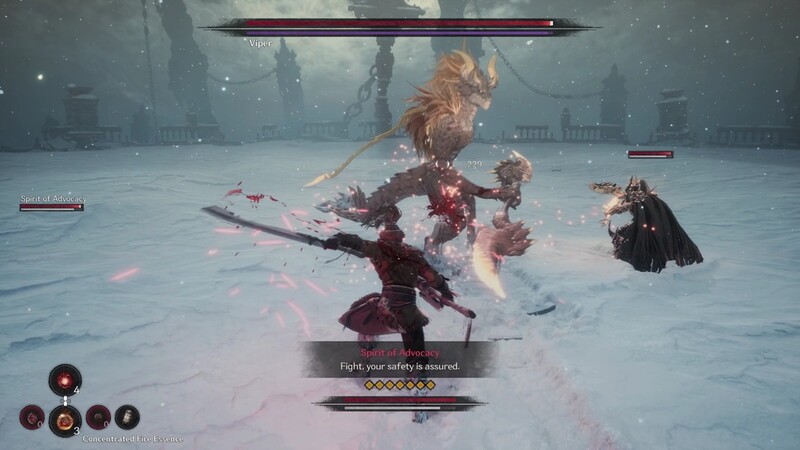
Task: Select the Concentrated Fire Essence item slot
Action: coord(65,418)
